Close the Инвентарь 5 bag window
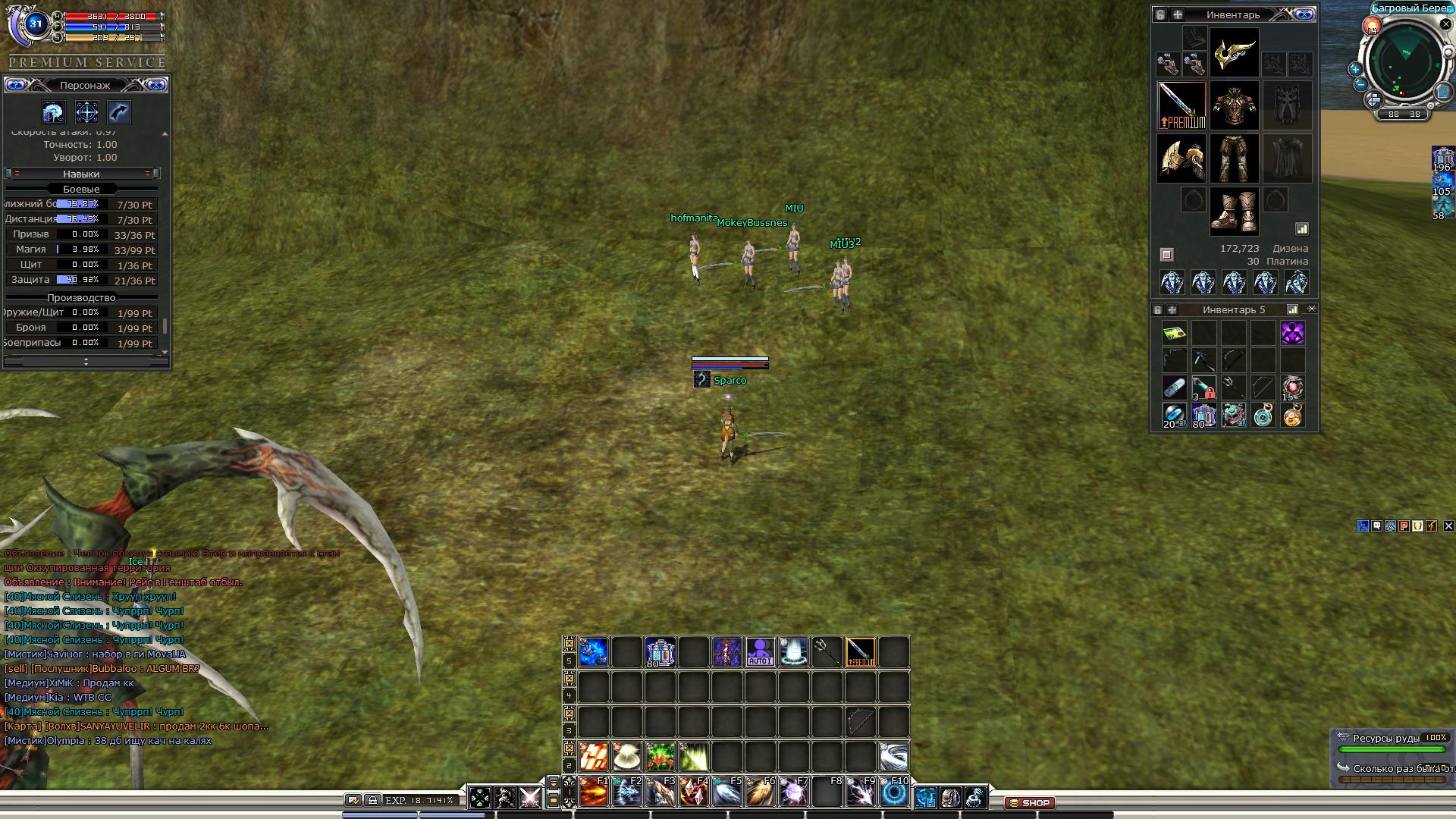This screenshot has width=1456, height=819. point(1312,309)
